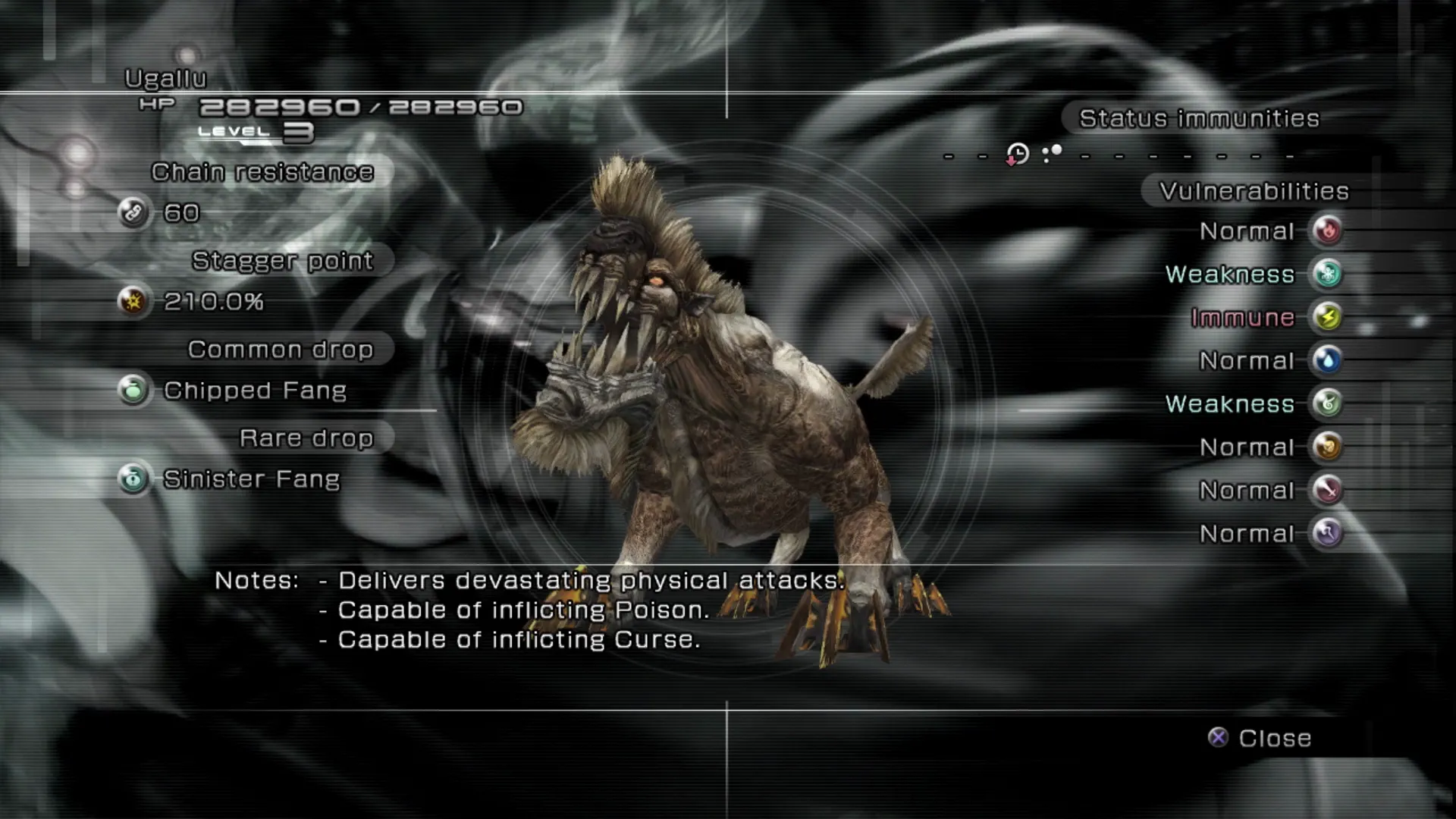Viewport: 1456px width, 819px height.
Task: Click the physical damage sword icon
Action: (x=1328, y=490)
